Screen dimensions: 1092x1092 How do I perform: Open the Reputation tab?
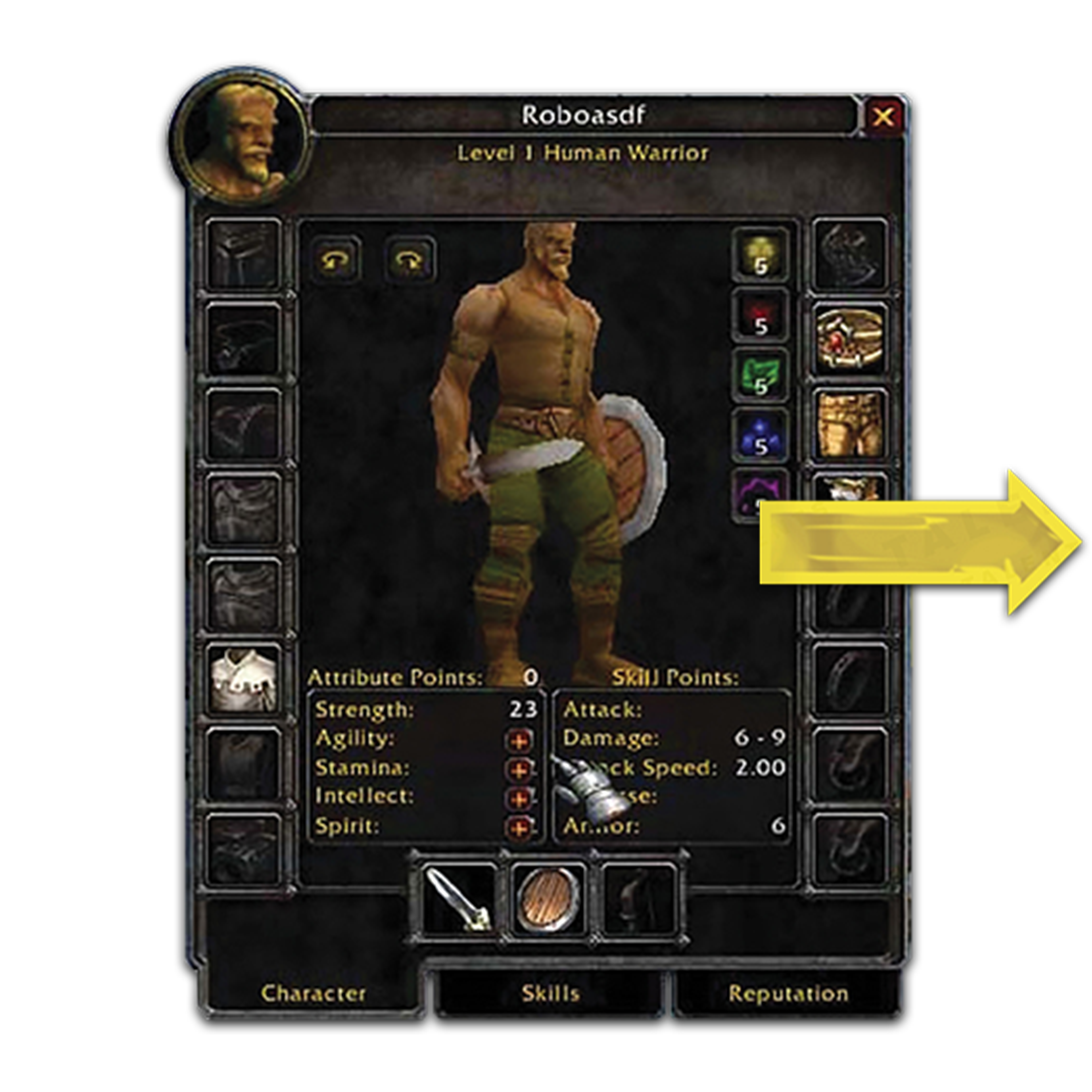788,993
